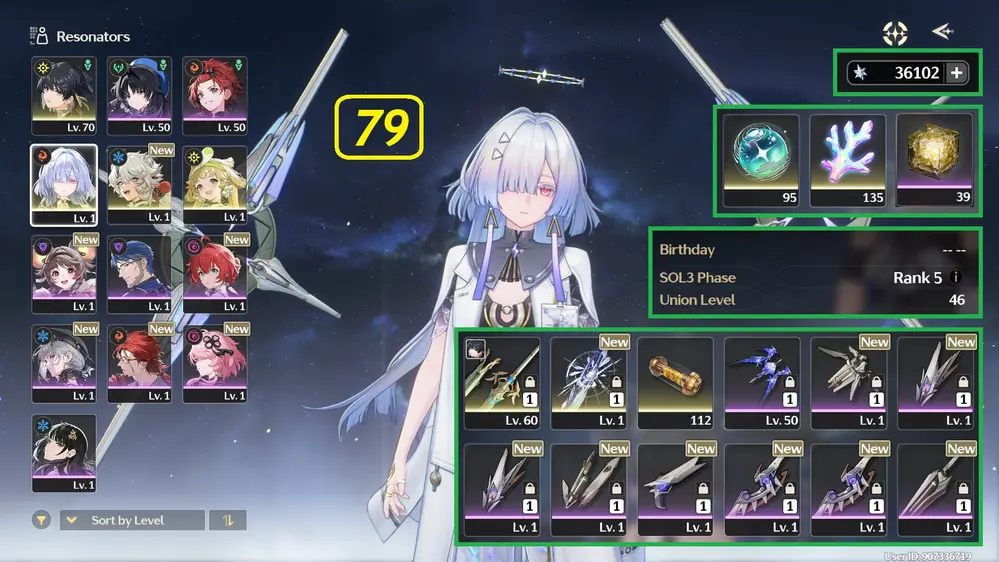Select the blonde resonator with yellow hat
Screen dimensions: 999x562
click(214, 184)
